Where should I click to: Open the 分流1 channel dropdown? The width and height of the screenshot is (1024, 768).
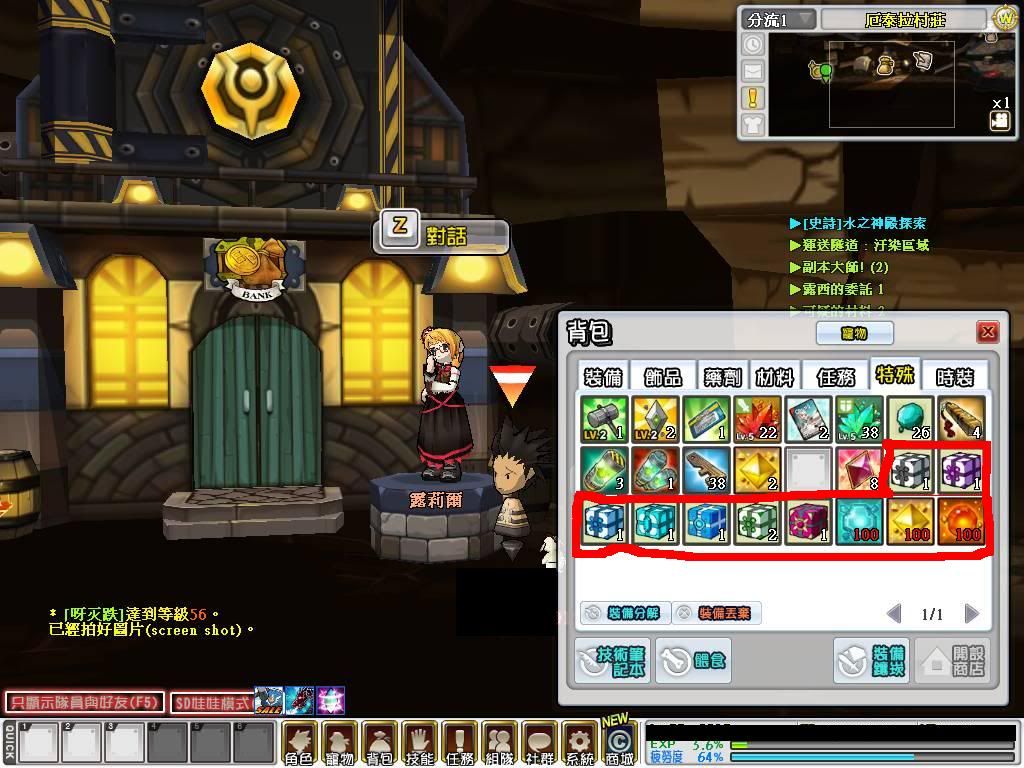tap(779, 20)
